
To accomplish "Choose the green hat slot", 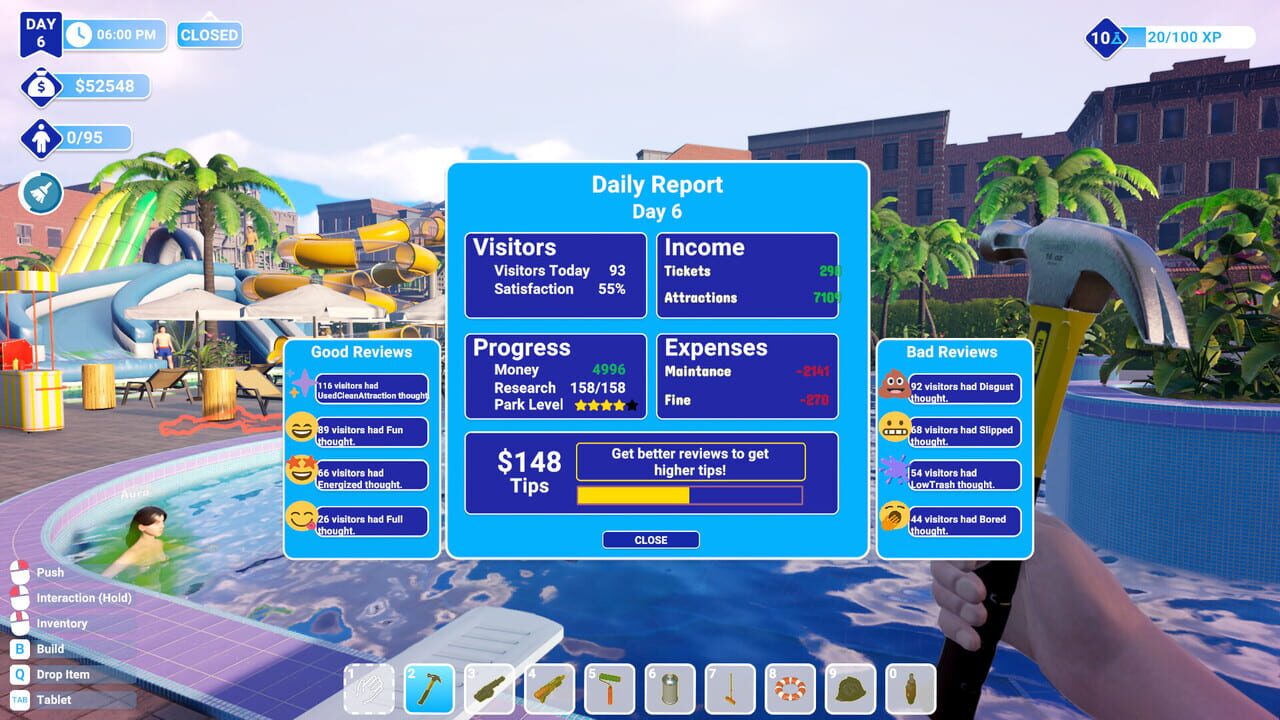I will tap(850, 689).
